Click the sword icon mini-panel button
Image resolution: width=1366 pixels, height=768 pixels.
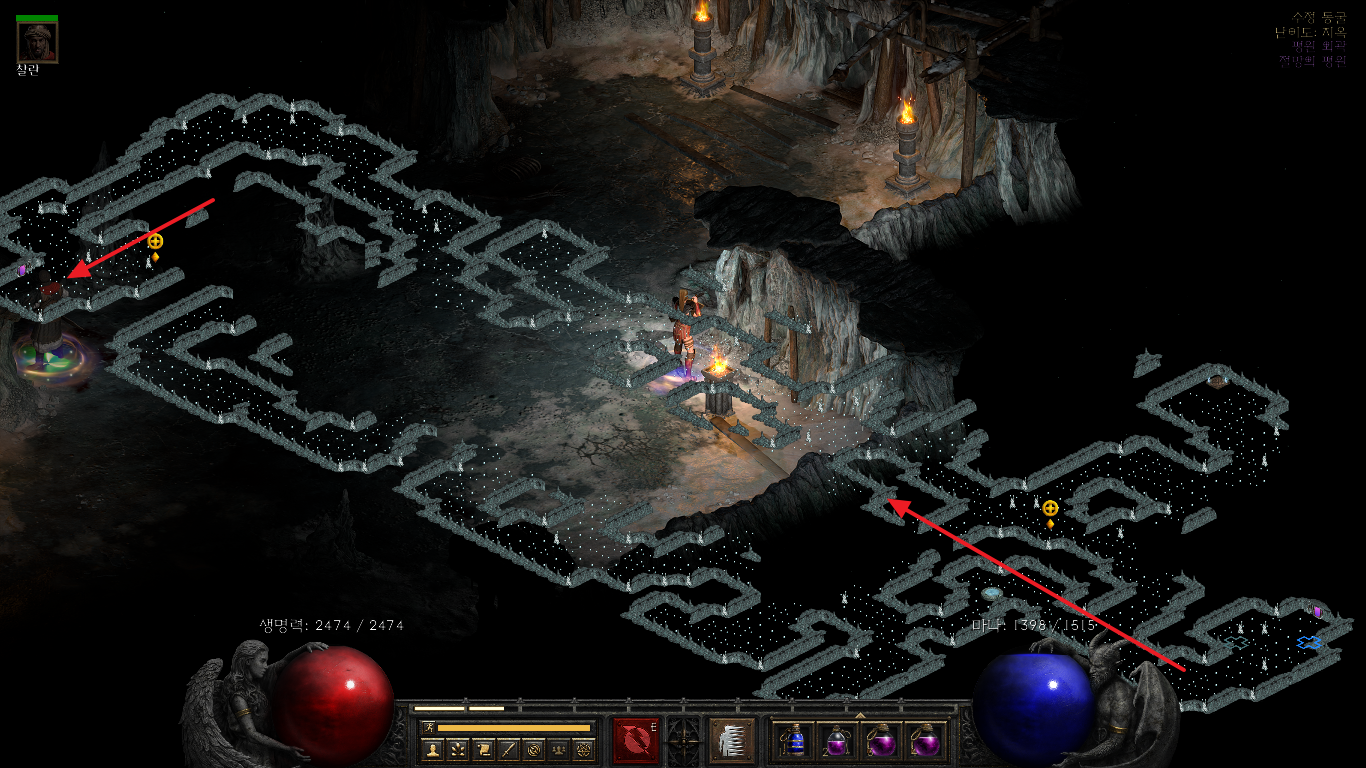click(x=508, y=748)
